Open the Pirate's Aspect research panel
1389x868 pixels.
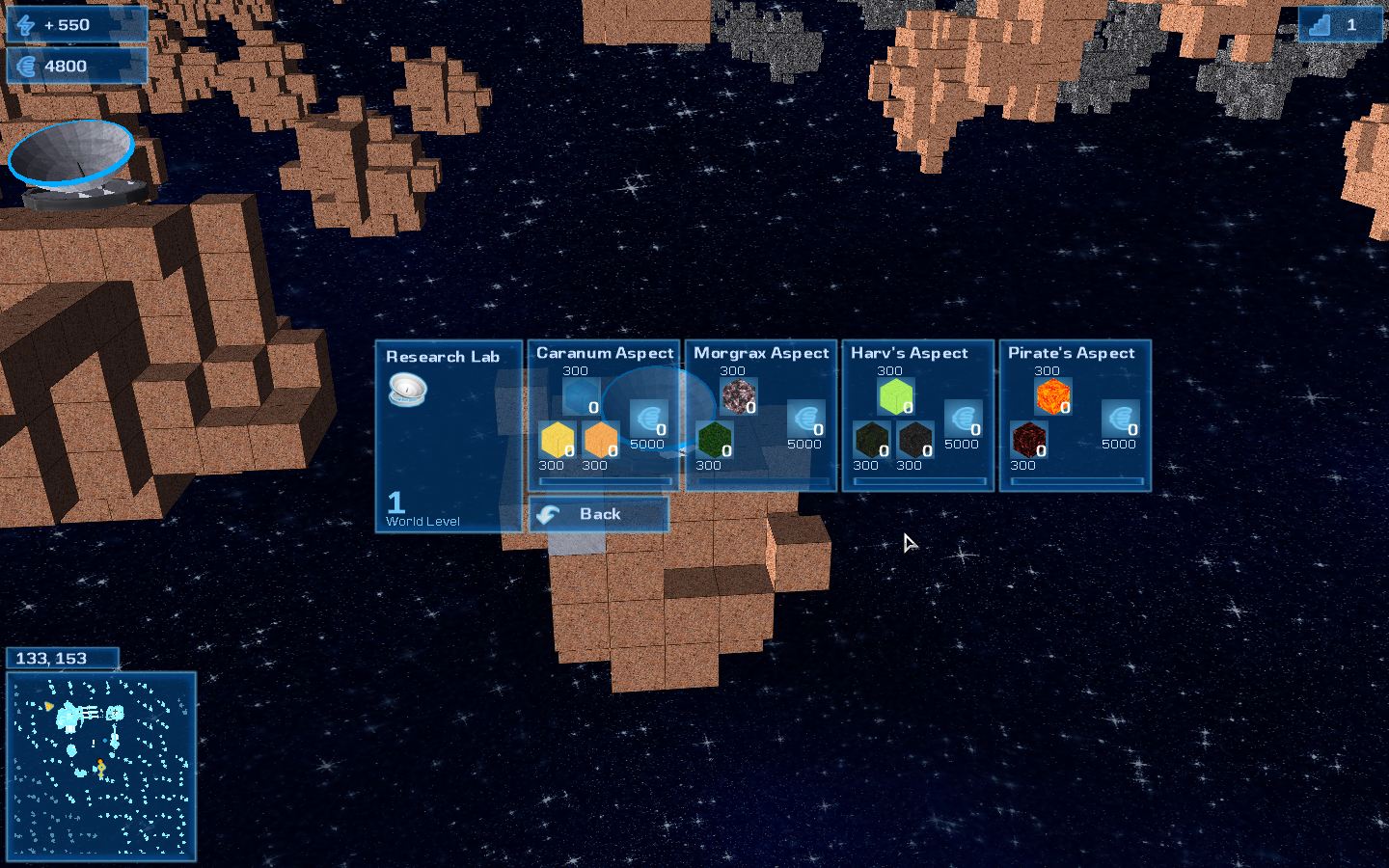(x=1076, y=416)
